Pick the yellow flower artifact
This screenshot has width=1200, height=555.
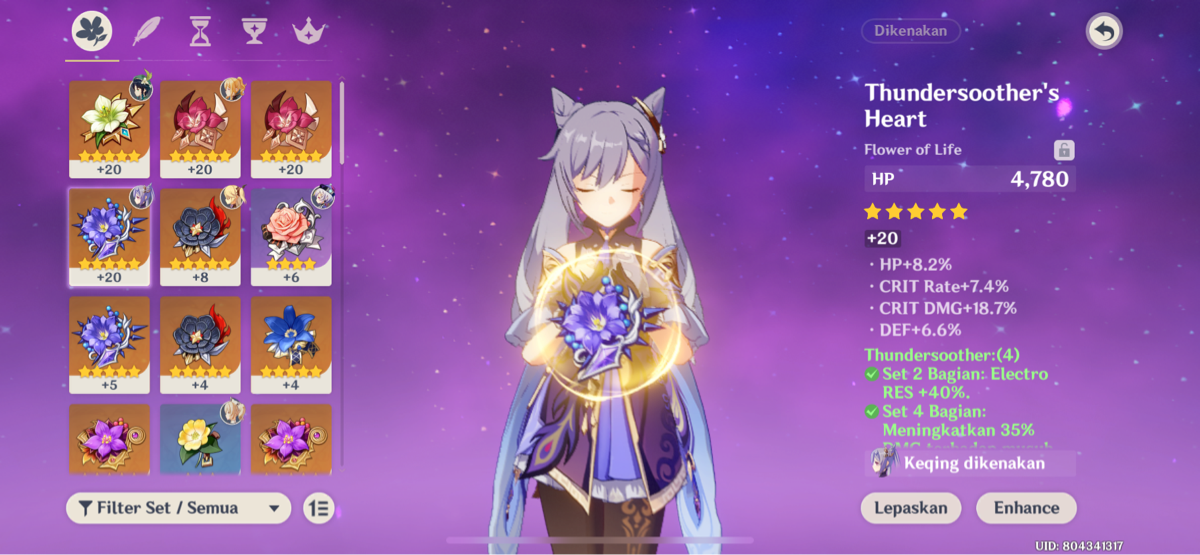point(200,438)
